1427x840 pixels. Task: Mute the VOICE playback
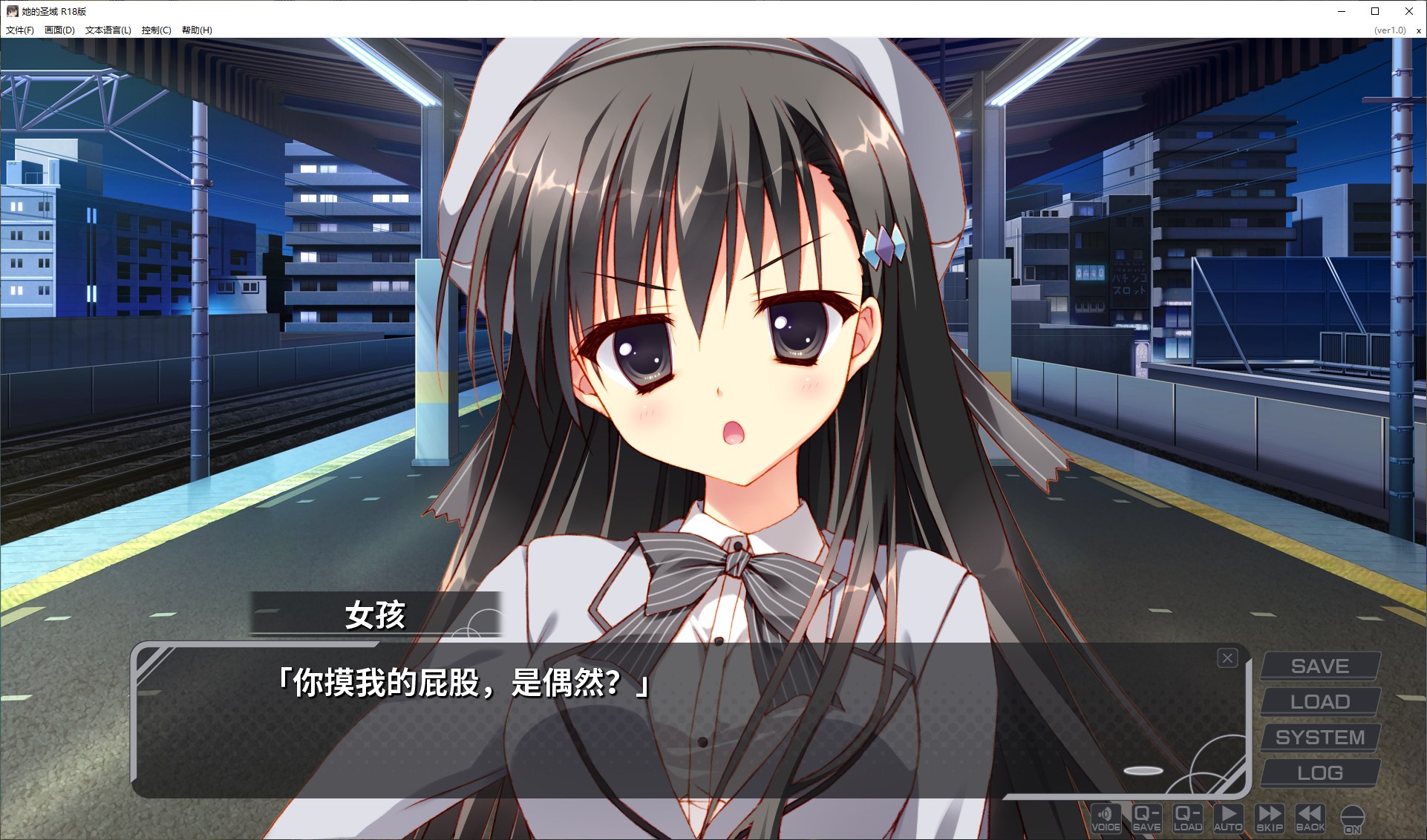(1105, 818)
